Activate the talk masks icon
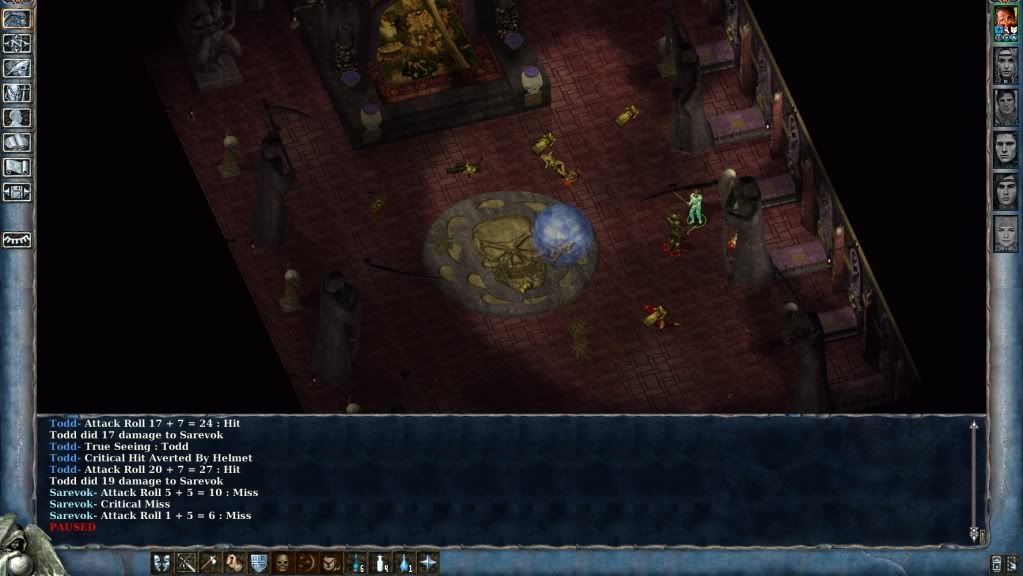Screen dimensions: 1023x576 coord(162,563)
